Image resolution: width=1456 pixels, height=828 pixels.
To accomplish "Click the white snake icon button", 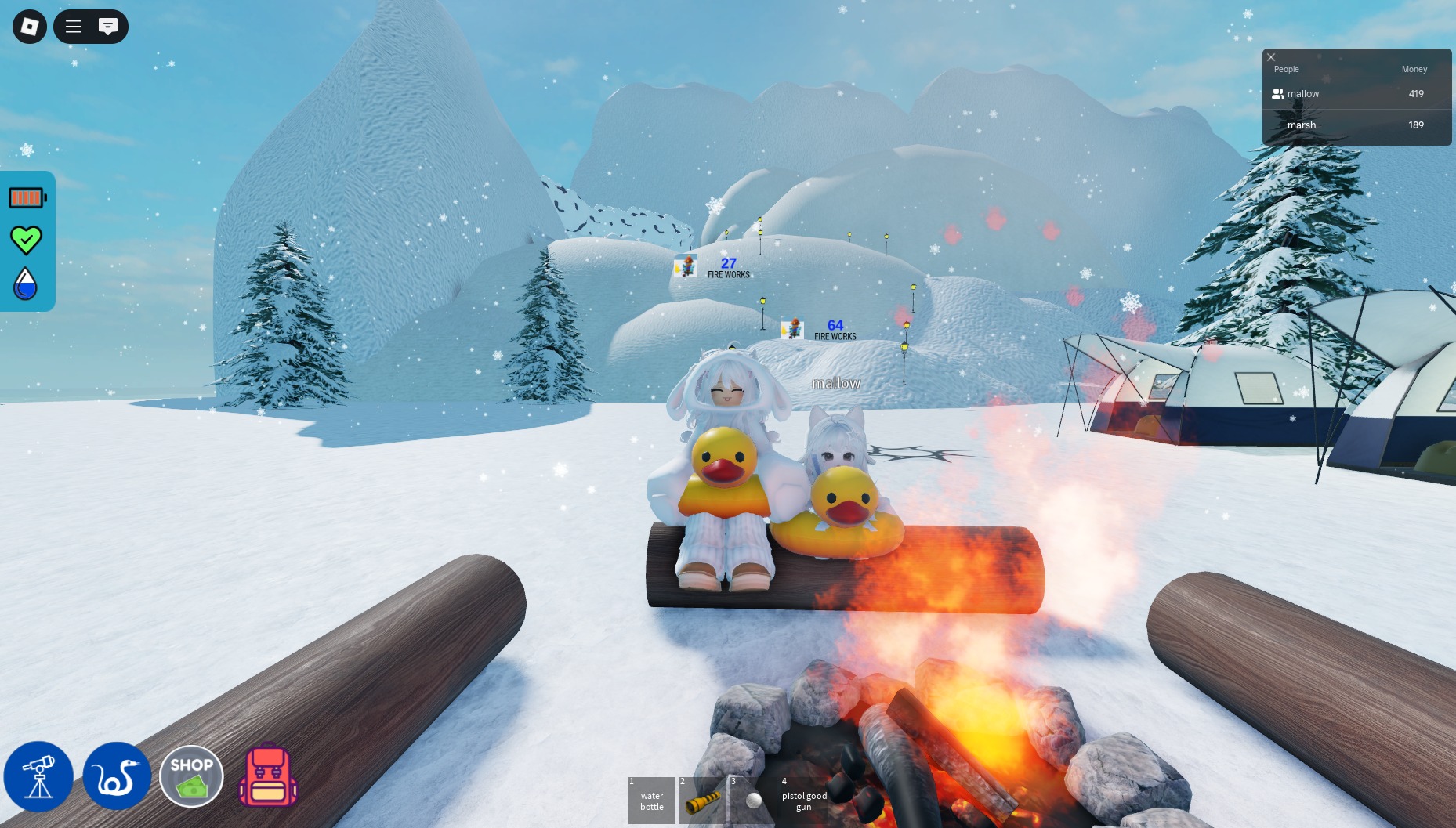I will 117,776.
